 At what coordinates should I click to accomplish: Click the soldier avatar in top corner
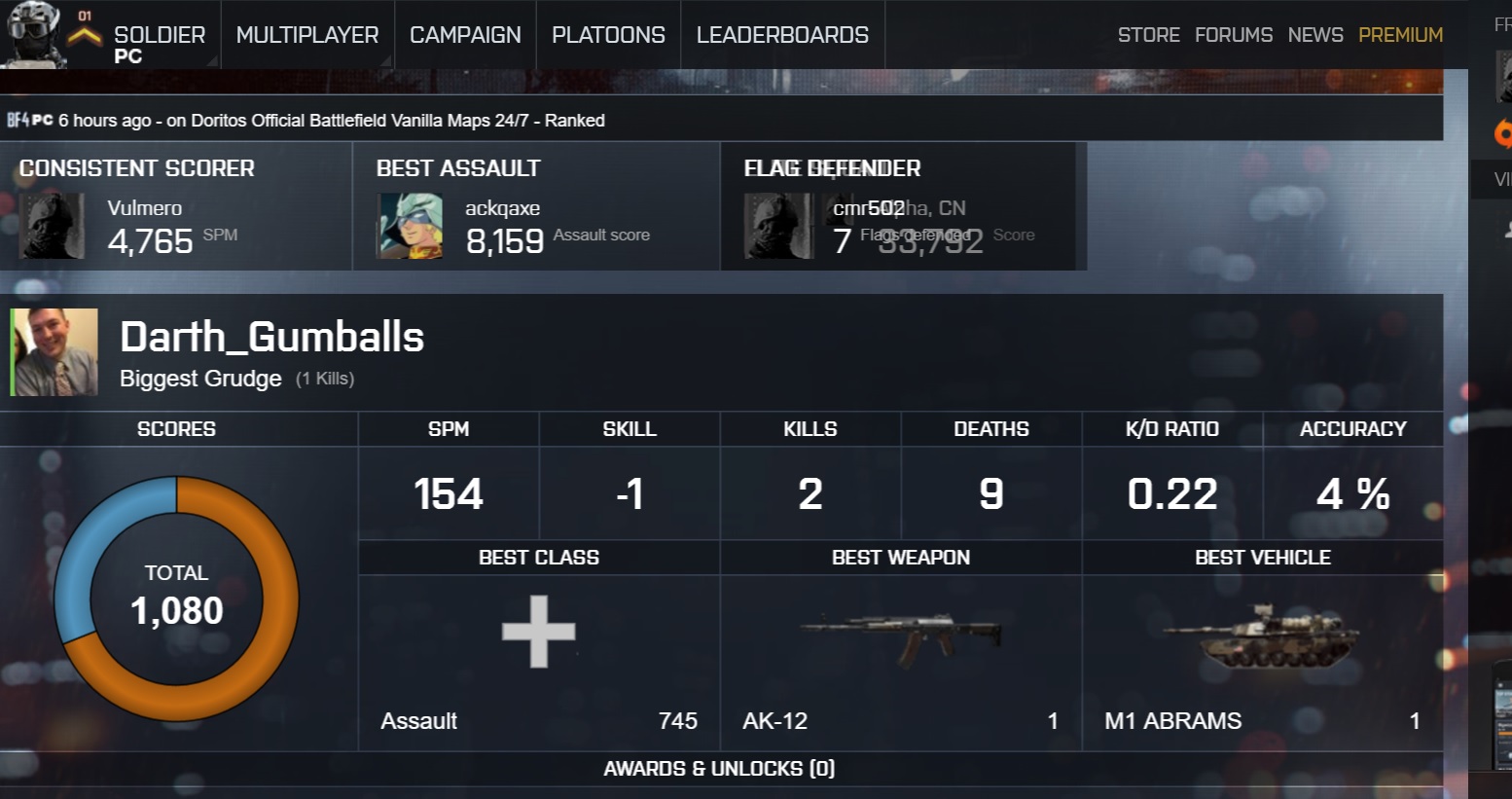34,34
